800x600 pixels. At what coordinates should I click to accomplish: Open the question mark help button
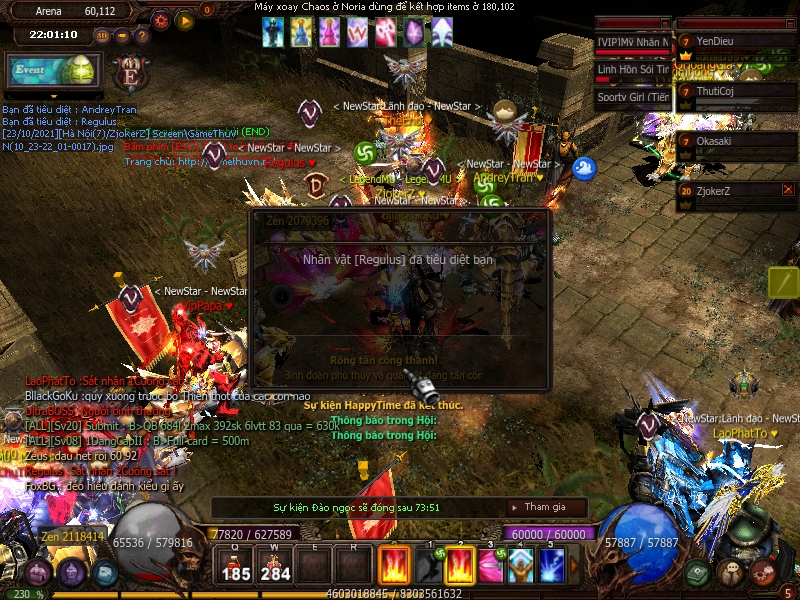click(142, 36)
